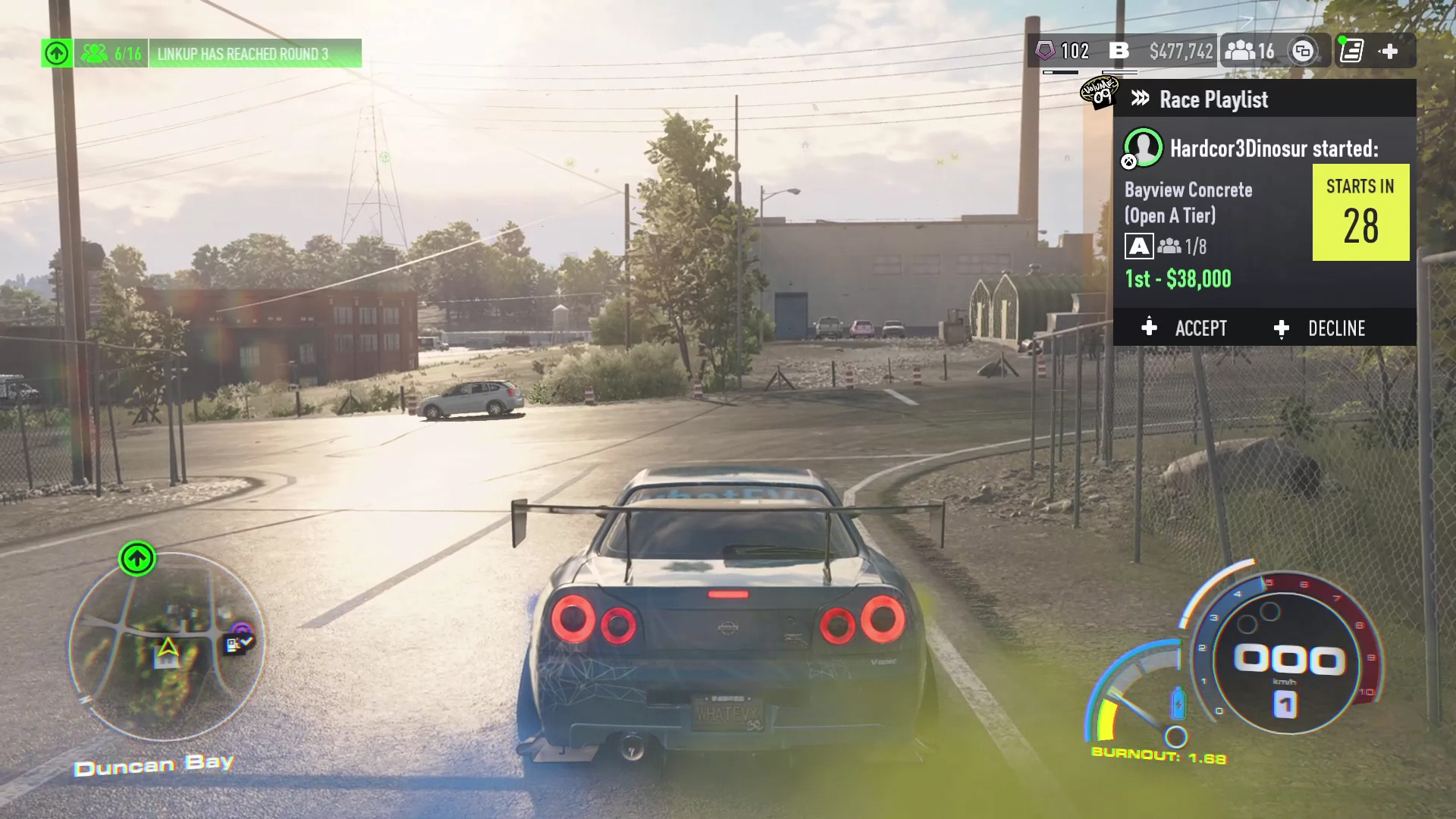
Task: Open the Race Playlist header
Action: coord(1213,99)
